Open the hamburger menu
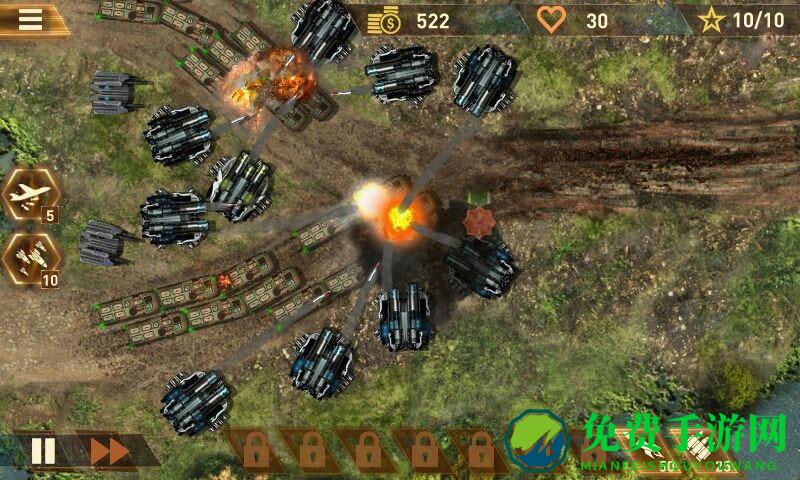This screenshot has width=800, height=480. coord(31,20)
